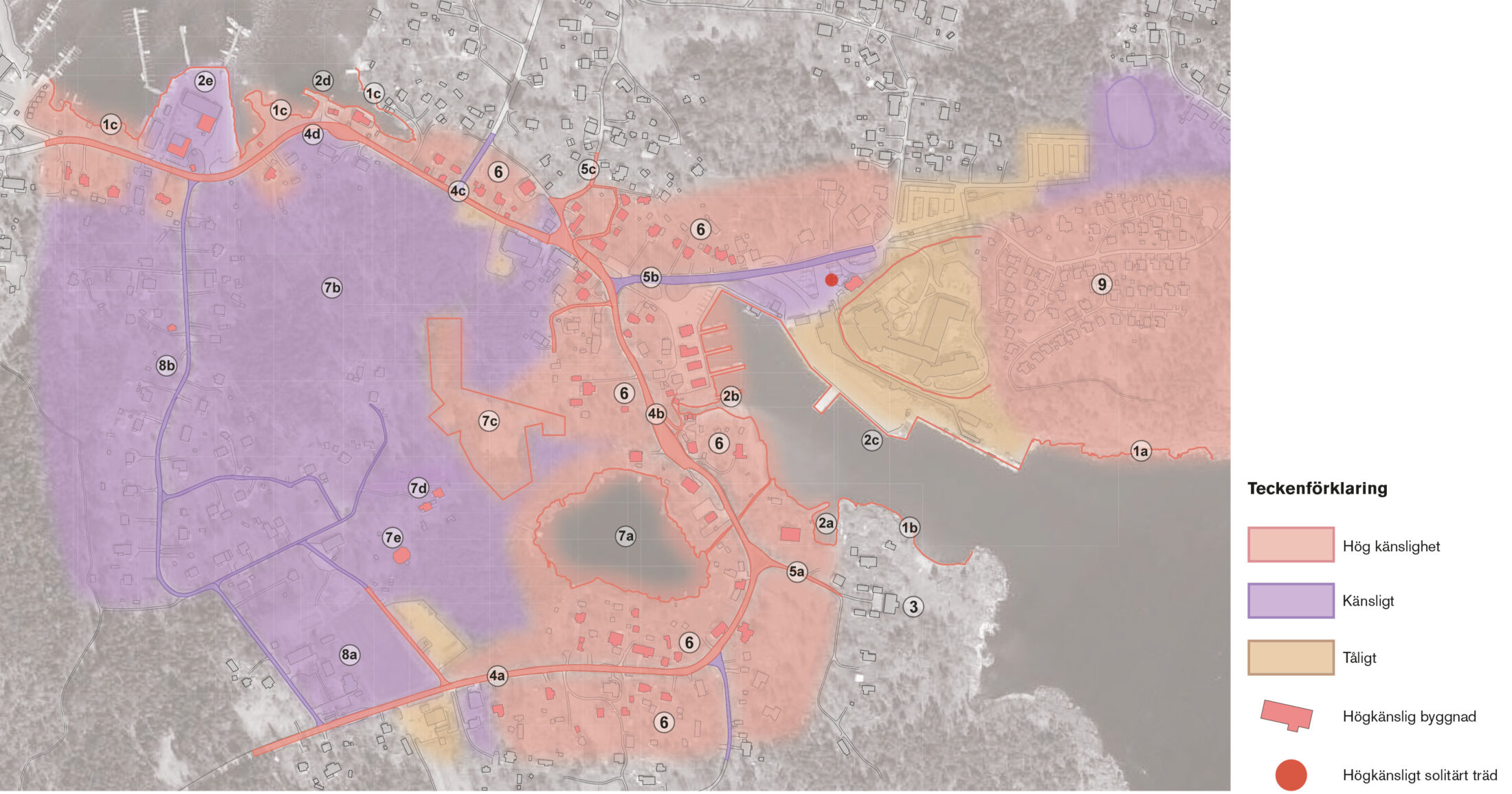This screenshot has width=1512, height=794.
Task: Select the Hög känslighet legend swatch
Action: [x=1290, y=545]
